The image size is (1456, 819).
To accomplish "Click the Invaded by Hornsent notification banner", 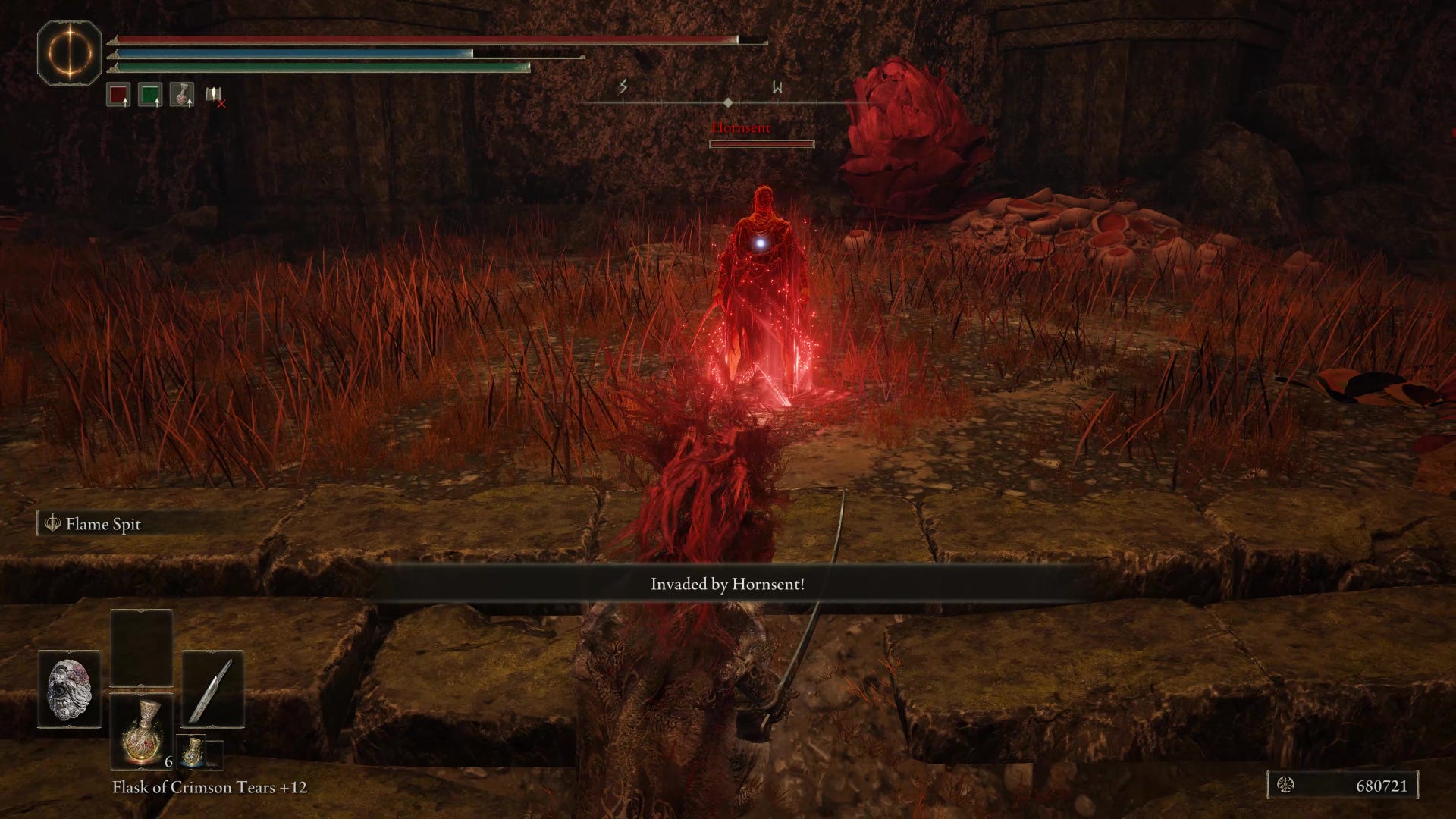I will click(728, 584).
